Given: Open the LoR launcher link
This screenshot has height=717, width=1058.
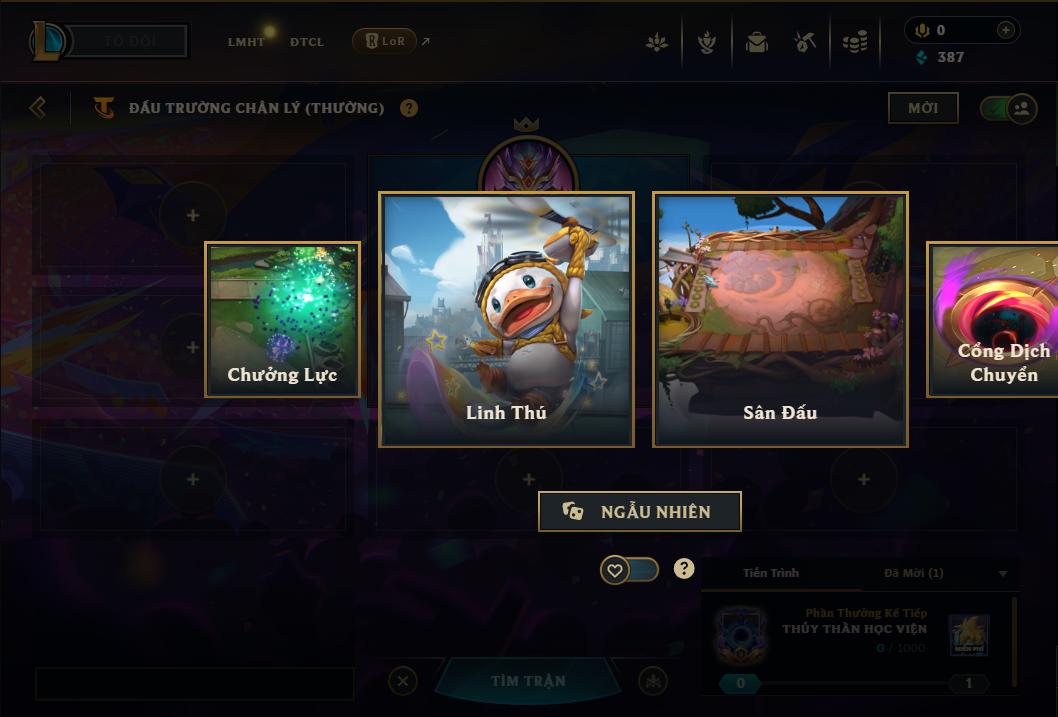Looking at the screenshot, I should (385, 41).
